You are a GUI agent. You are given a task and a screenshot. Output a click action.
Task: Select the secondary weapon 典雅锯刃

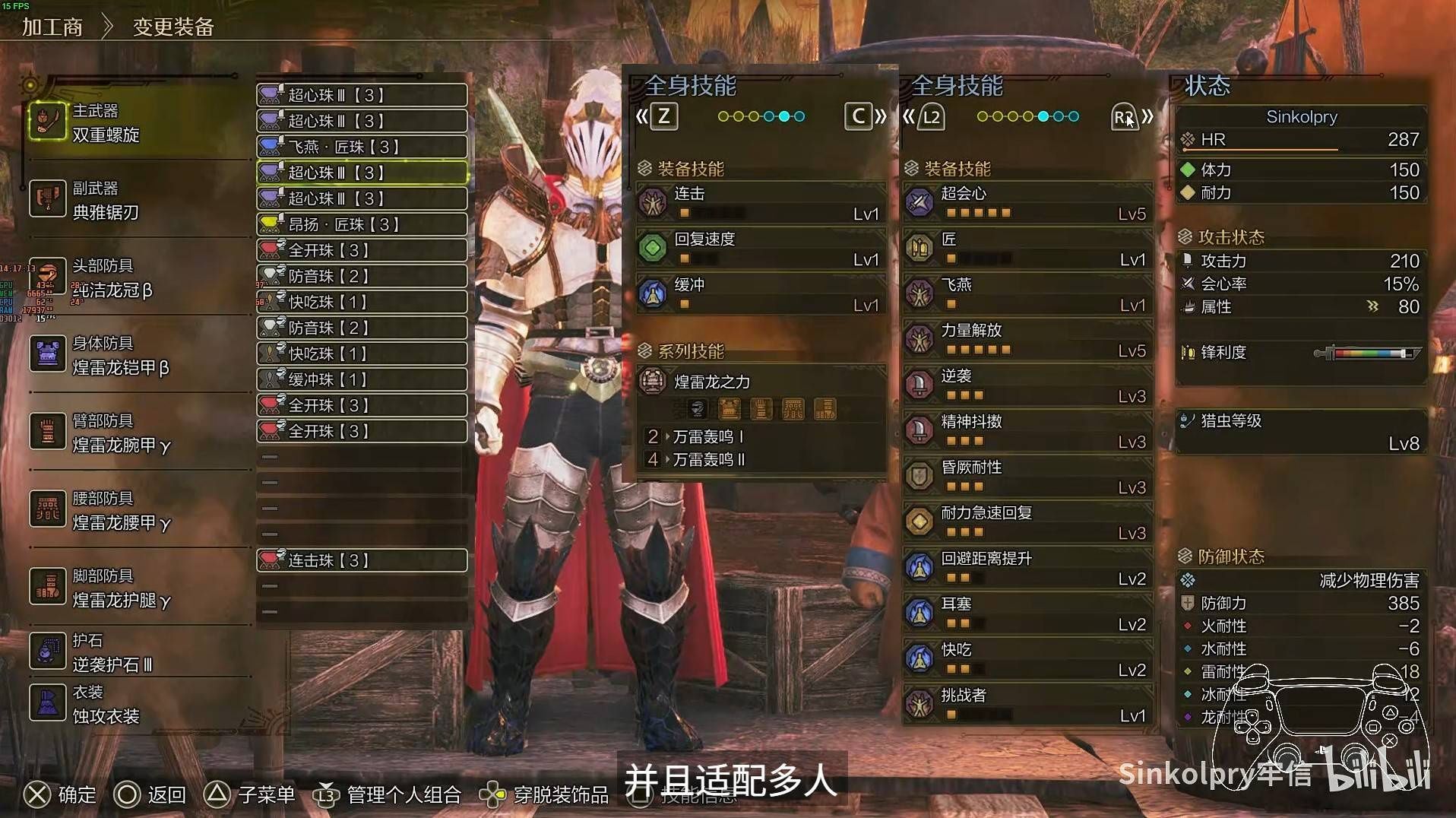pos(106,201)
